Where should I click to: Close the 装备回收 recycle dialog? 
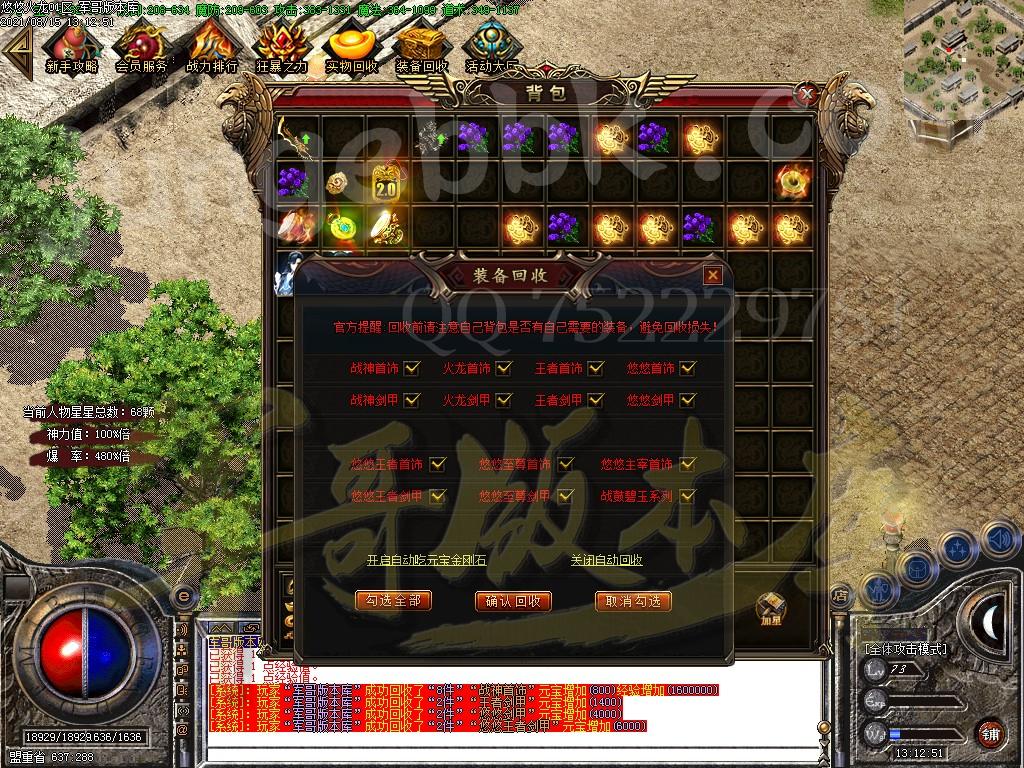click(712, 275)
